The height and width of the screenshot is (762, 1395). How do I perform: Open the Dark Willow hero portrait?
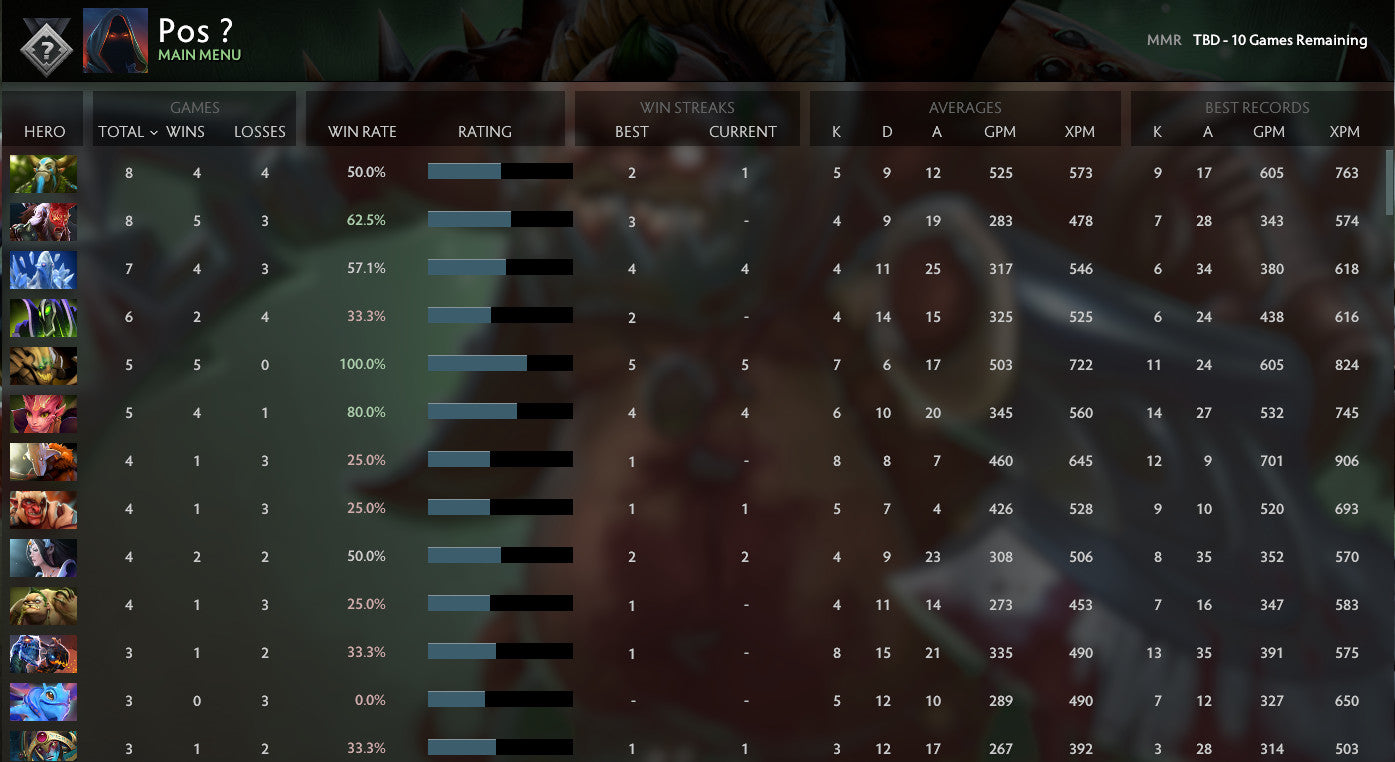(43, 412)
